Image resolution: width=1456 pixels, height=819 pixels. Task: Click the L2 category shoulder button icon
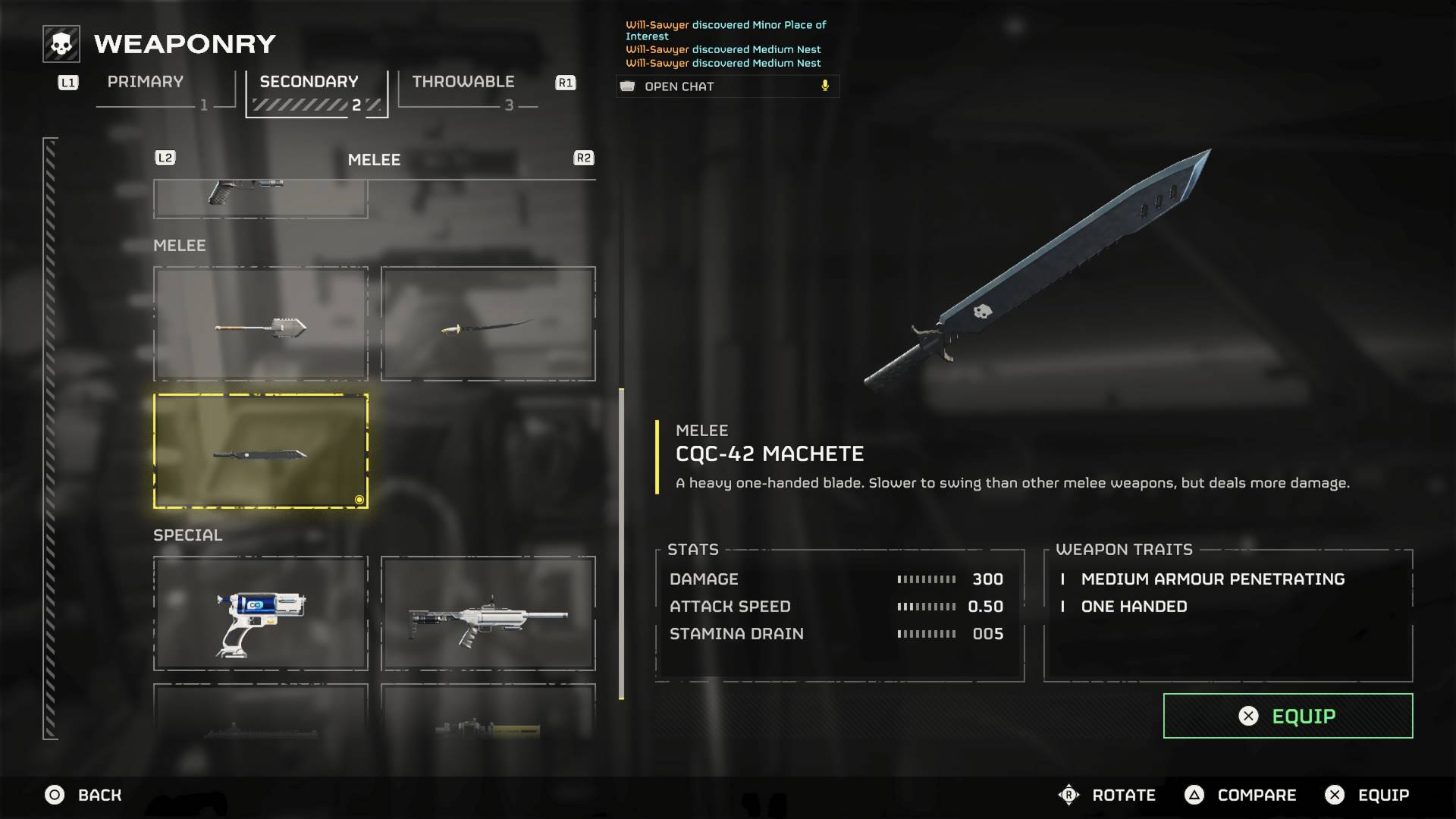coord(165,158)
